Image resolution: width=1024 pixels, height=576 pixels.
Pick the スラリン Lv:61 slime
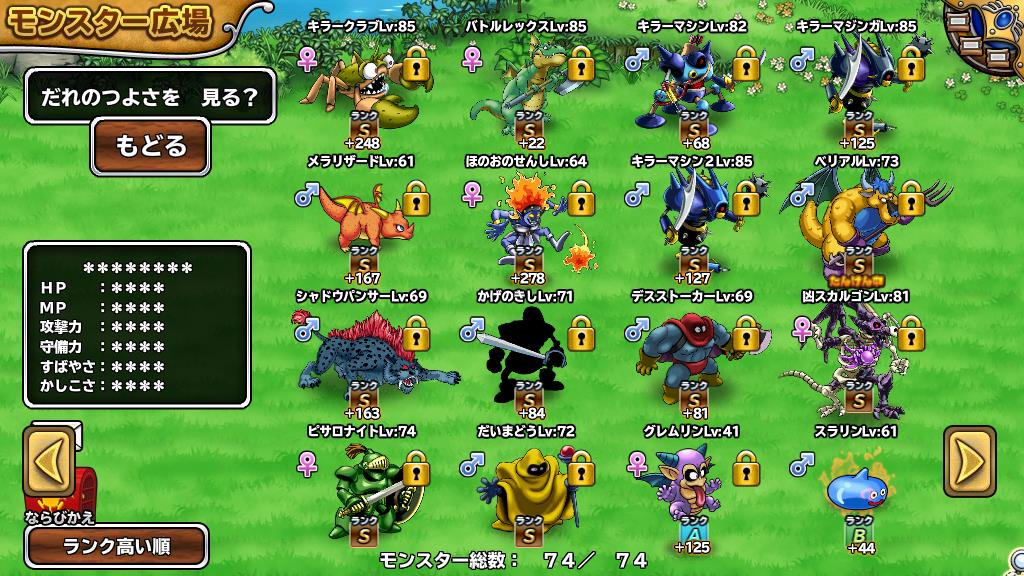[855, 492]
